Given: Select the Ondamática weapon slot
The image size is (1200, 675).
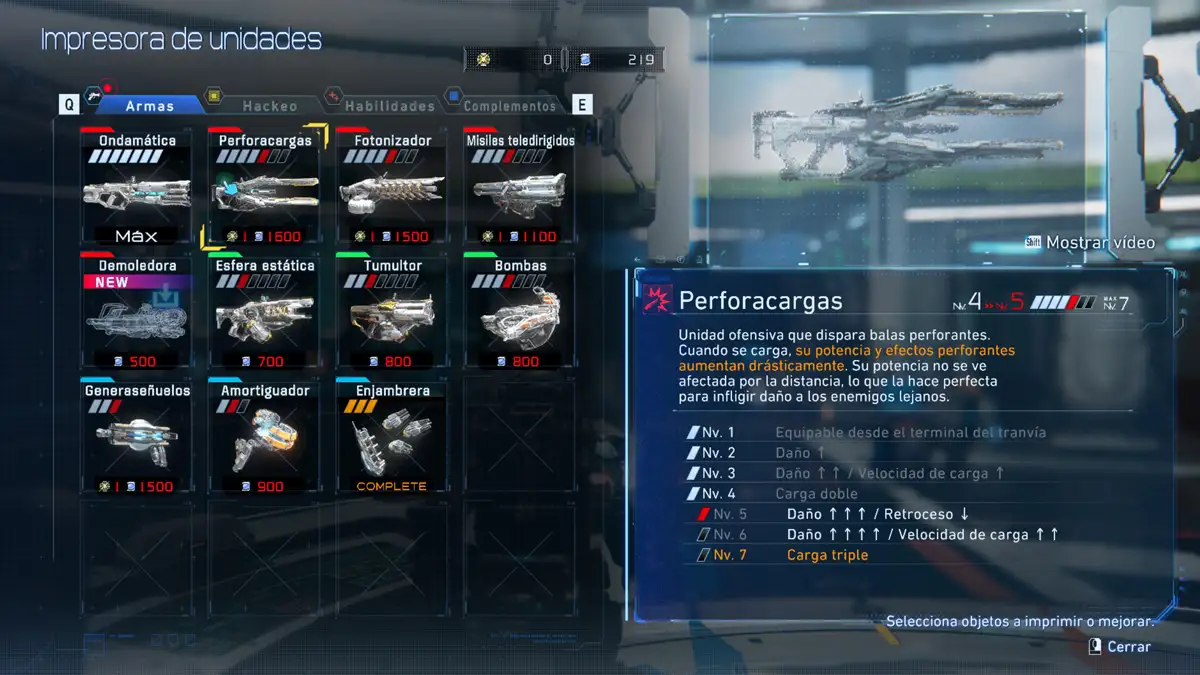Looking at the screenshot, I should [137, 188].
